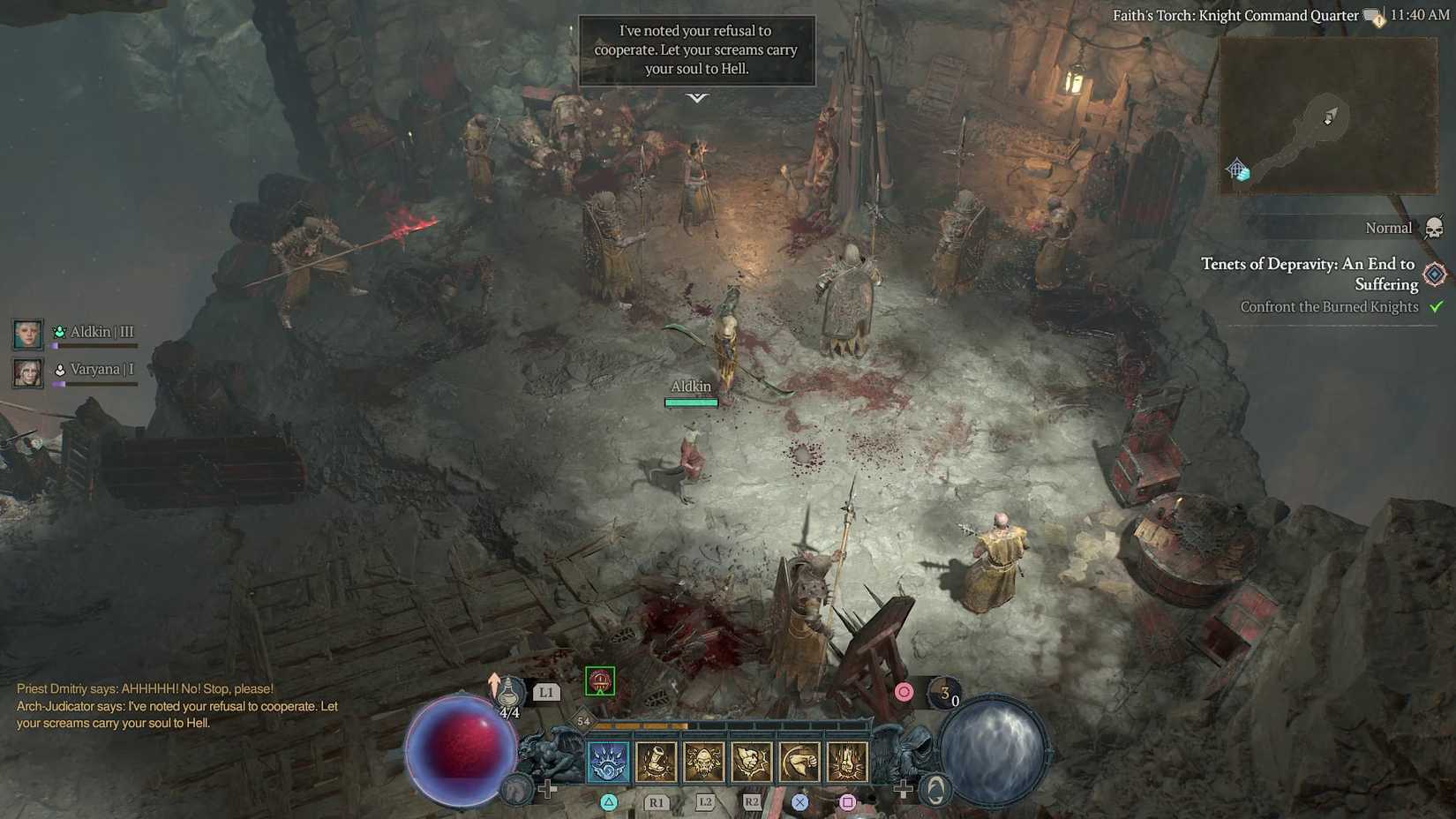Toggle the Confront the Burned Knights quest checkmark
Screen dimensions: 1456x819
(1437, 306)
